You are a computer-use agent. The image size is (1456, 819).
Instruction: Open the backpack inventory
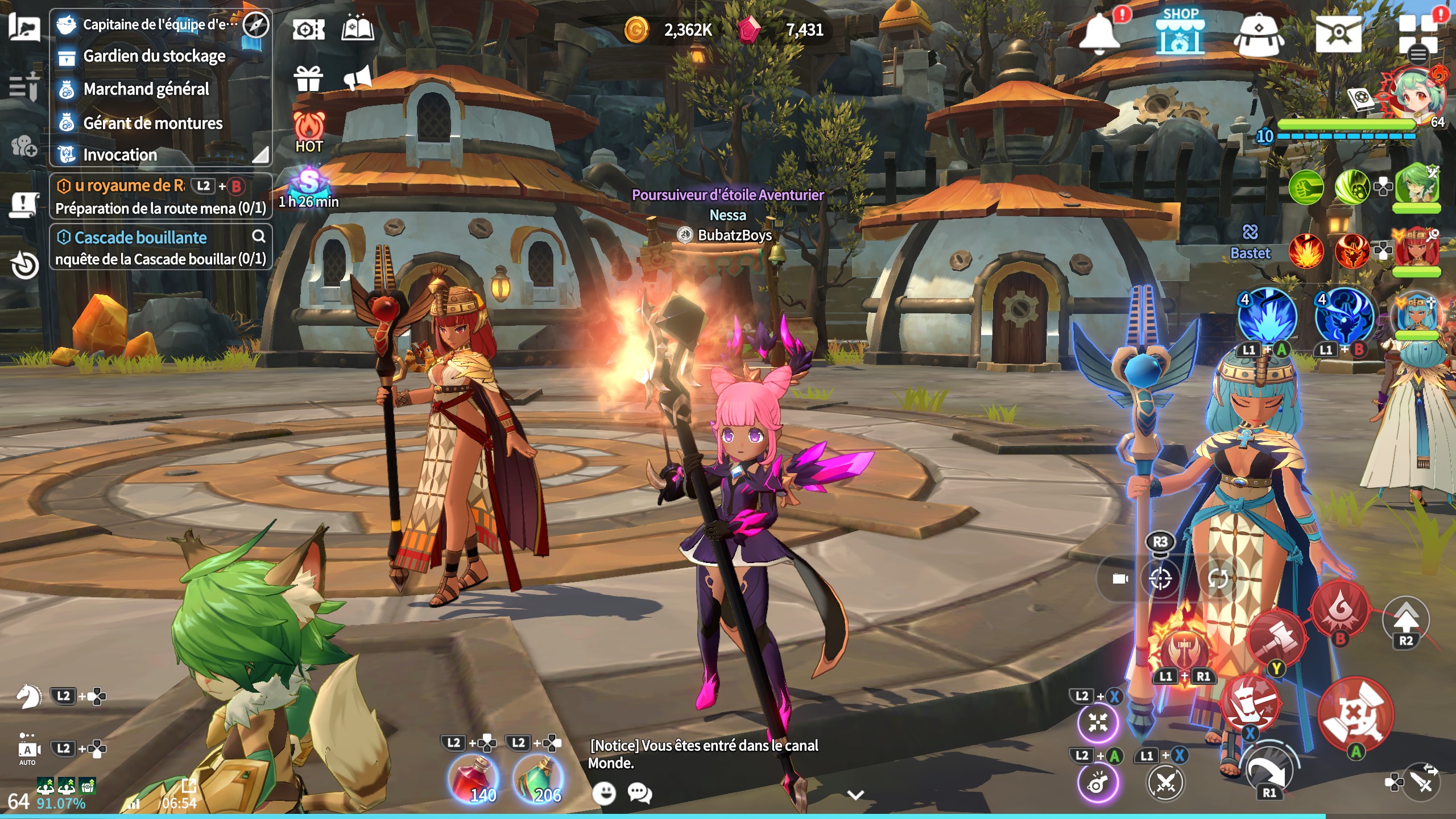[x=1258, y=34]
